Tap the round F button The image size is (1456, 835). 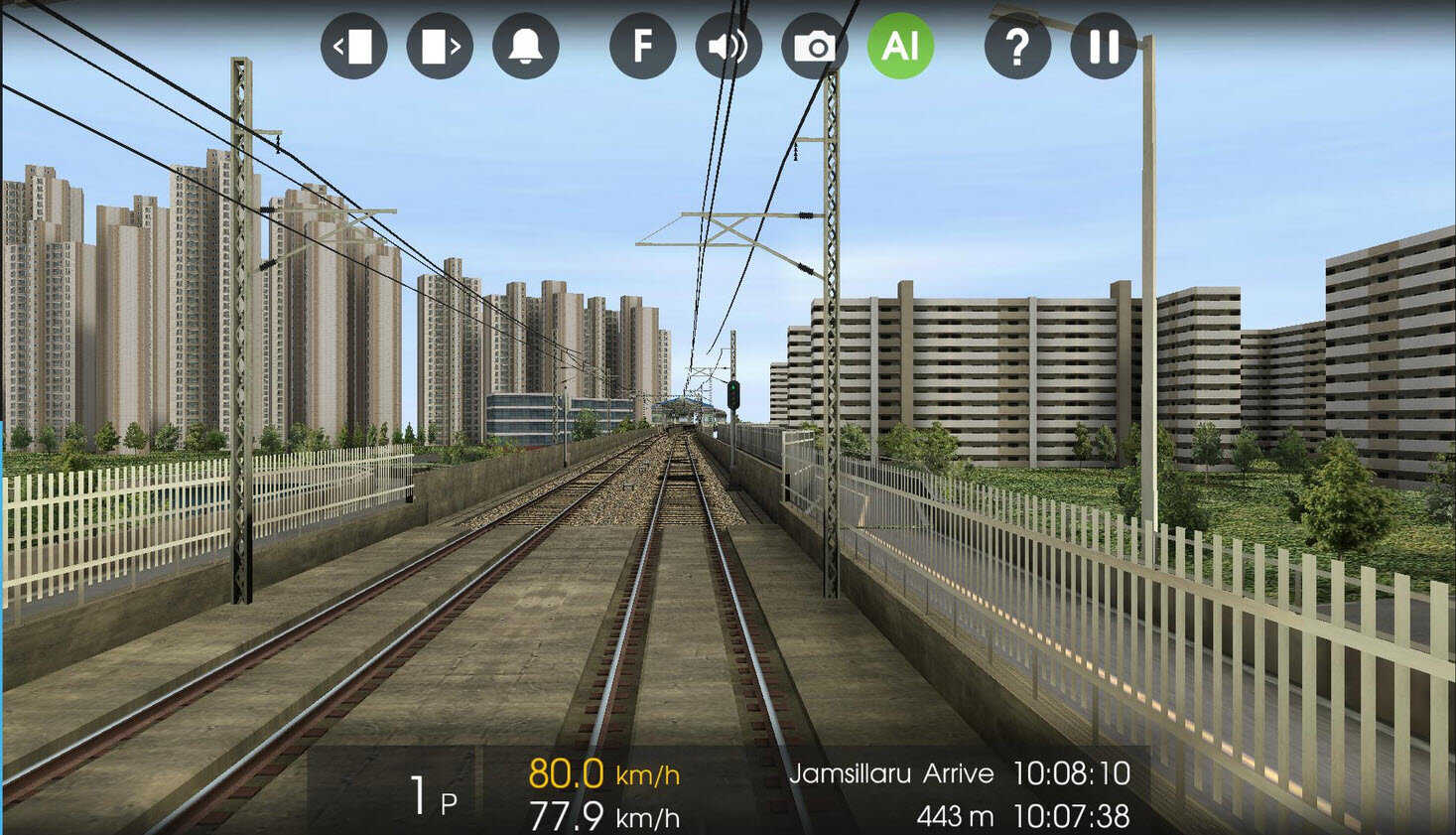tap(642, 46)
